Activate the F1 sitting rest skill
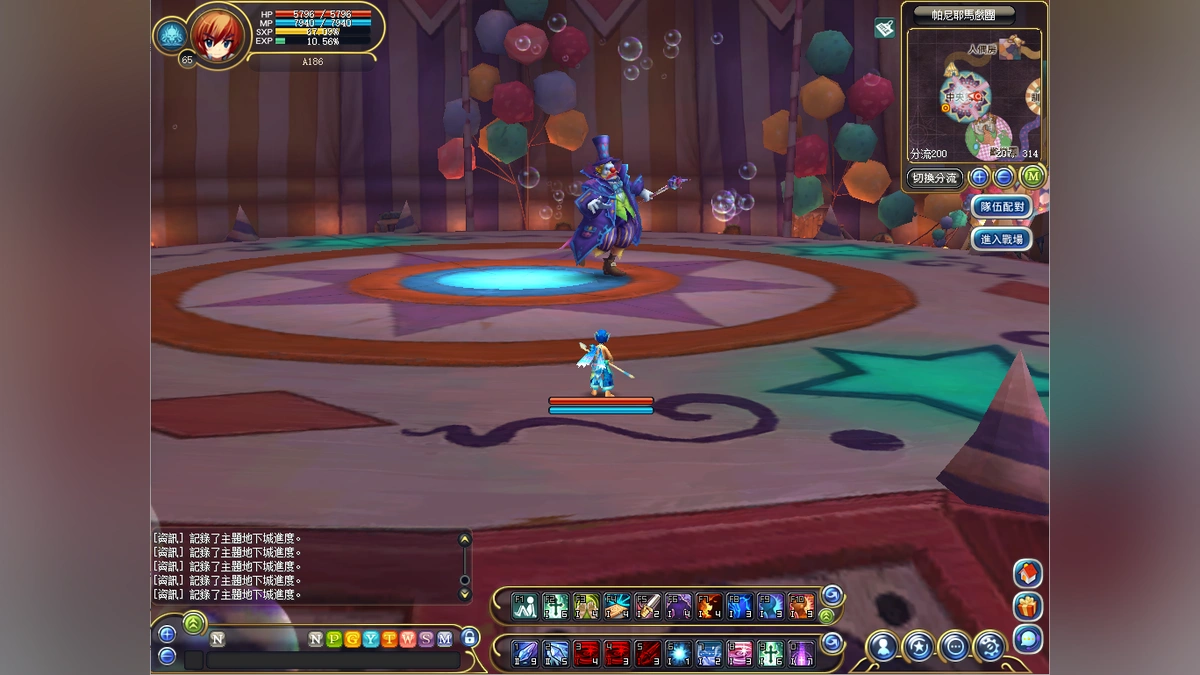 525,605
